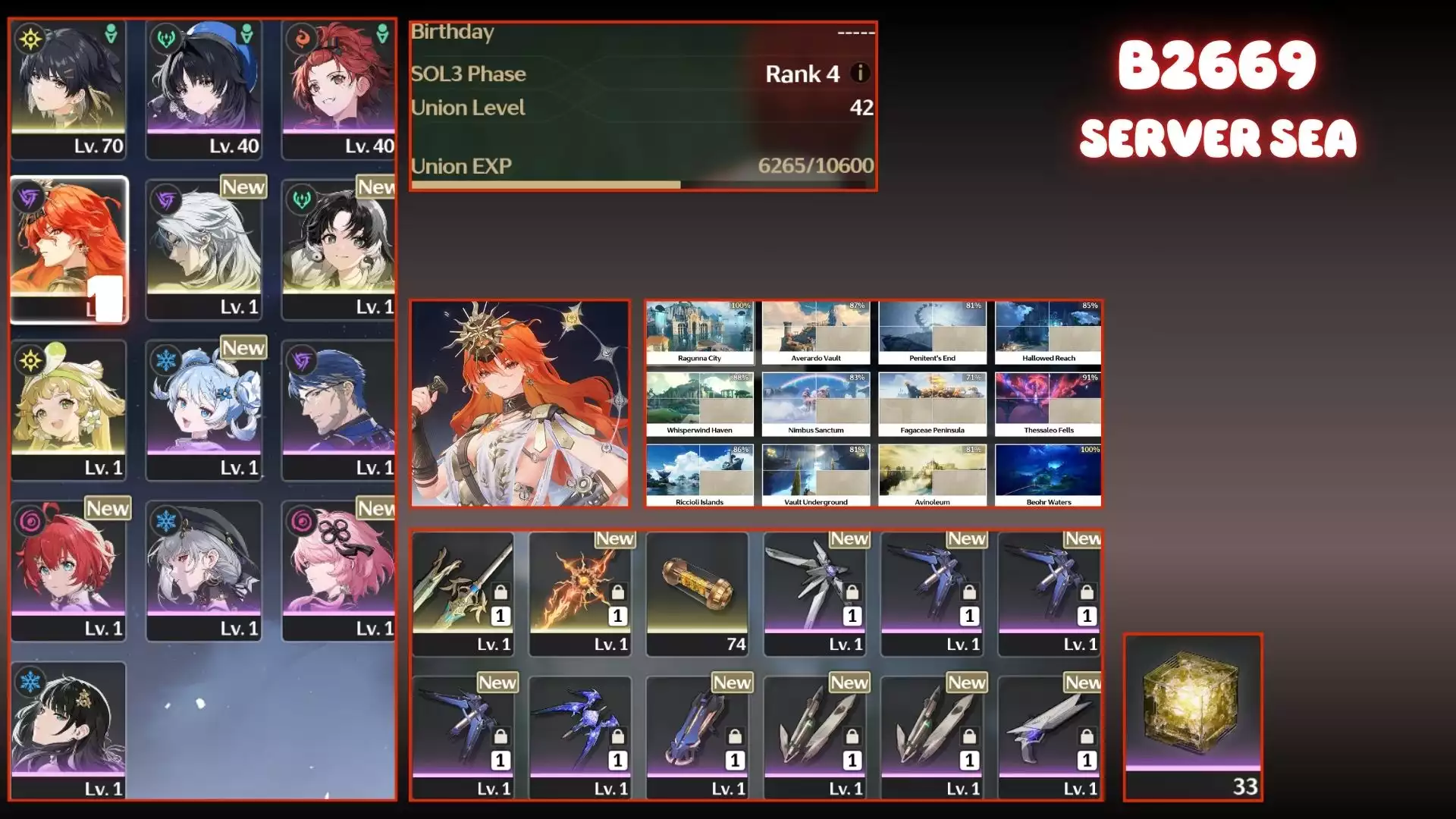1456x819 pixels.
Task: Open the Ragunna City map thumbnail
Action: pos(699,333)
